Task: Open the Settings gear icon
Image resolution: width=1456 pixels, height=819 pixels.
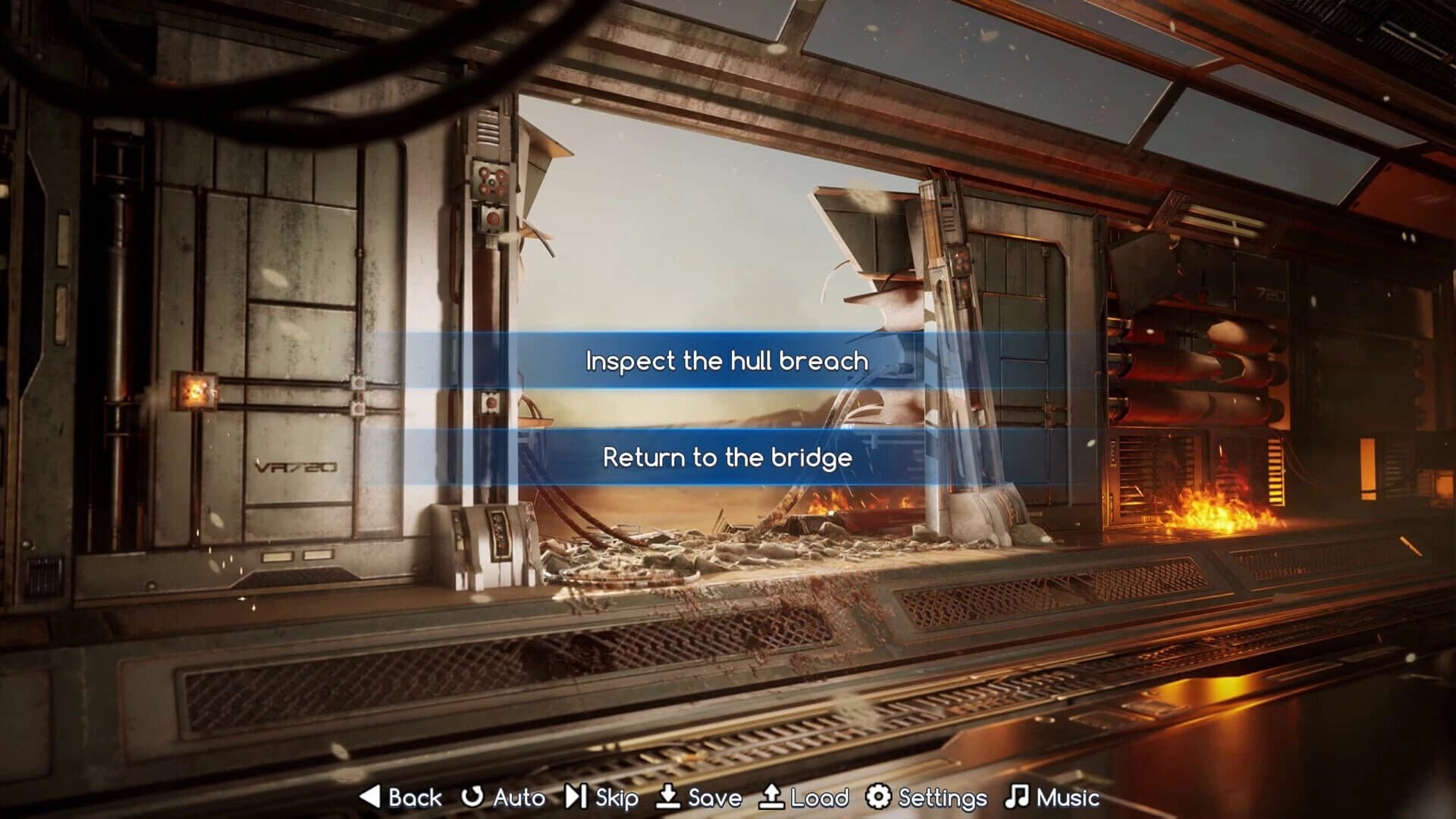Action: click(877, 798)
